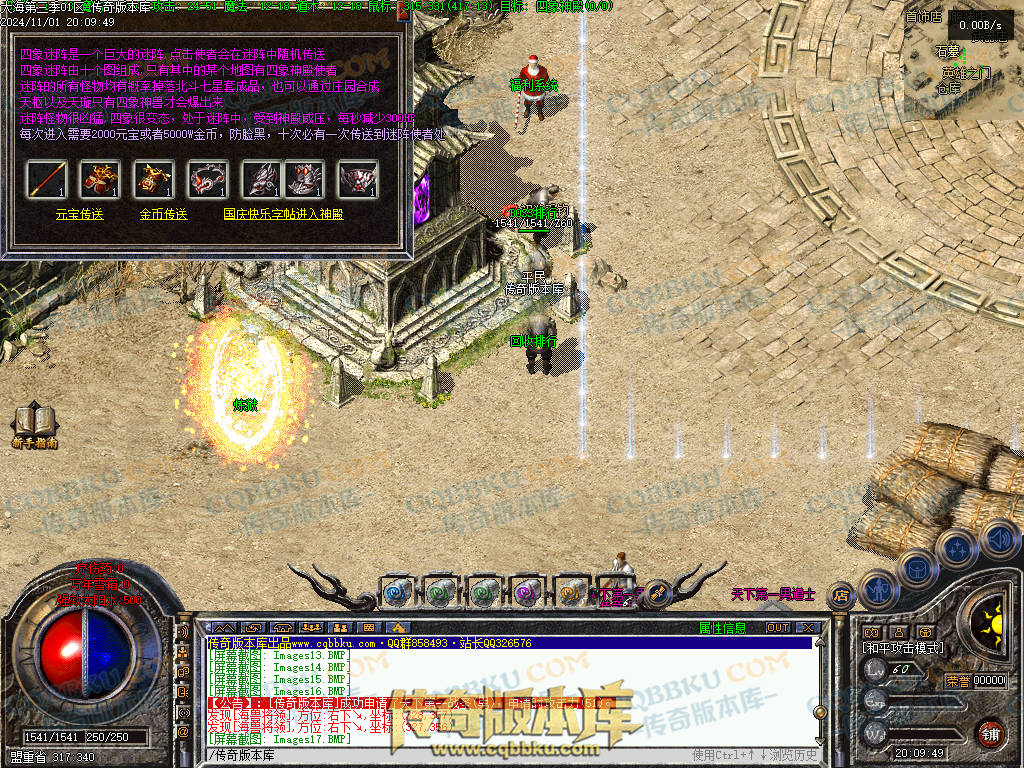Select 国庆快乐字帖进入神殿 option
1024x768 pixels.
point(283,214)
